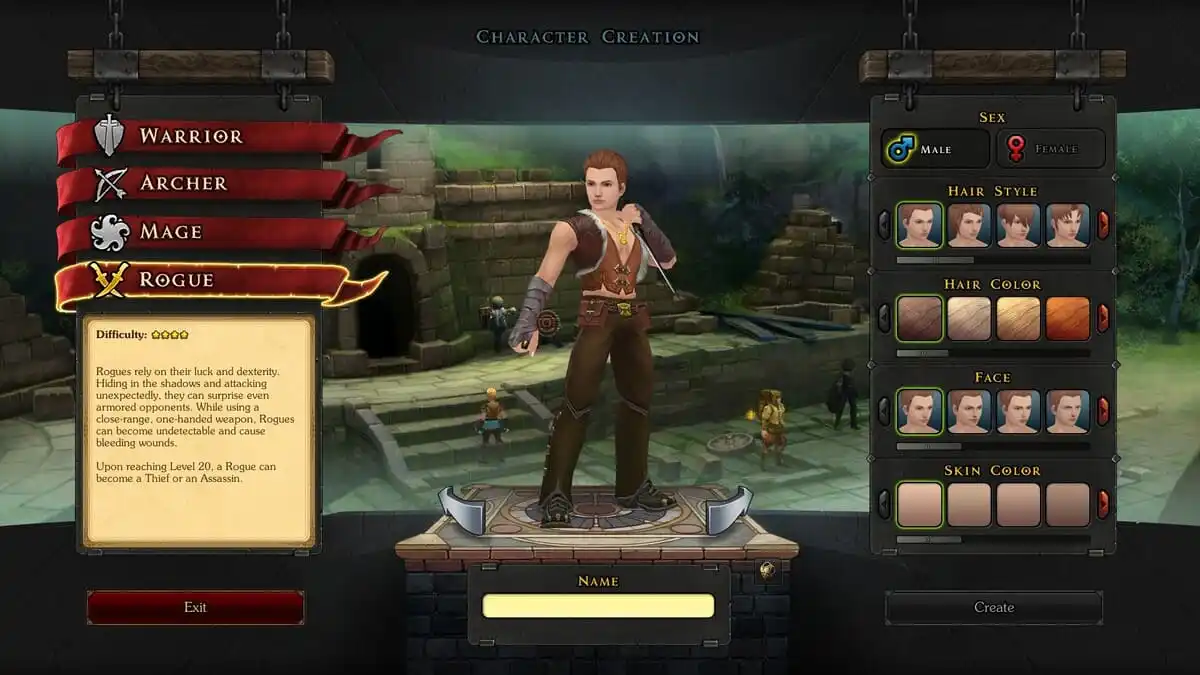1200x675 pixels.
Task: Show previous hair styles with left arrow
Action: click(x=884, y=225)
